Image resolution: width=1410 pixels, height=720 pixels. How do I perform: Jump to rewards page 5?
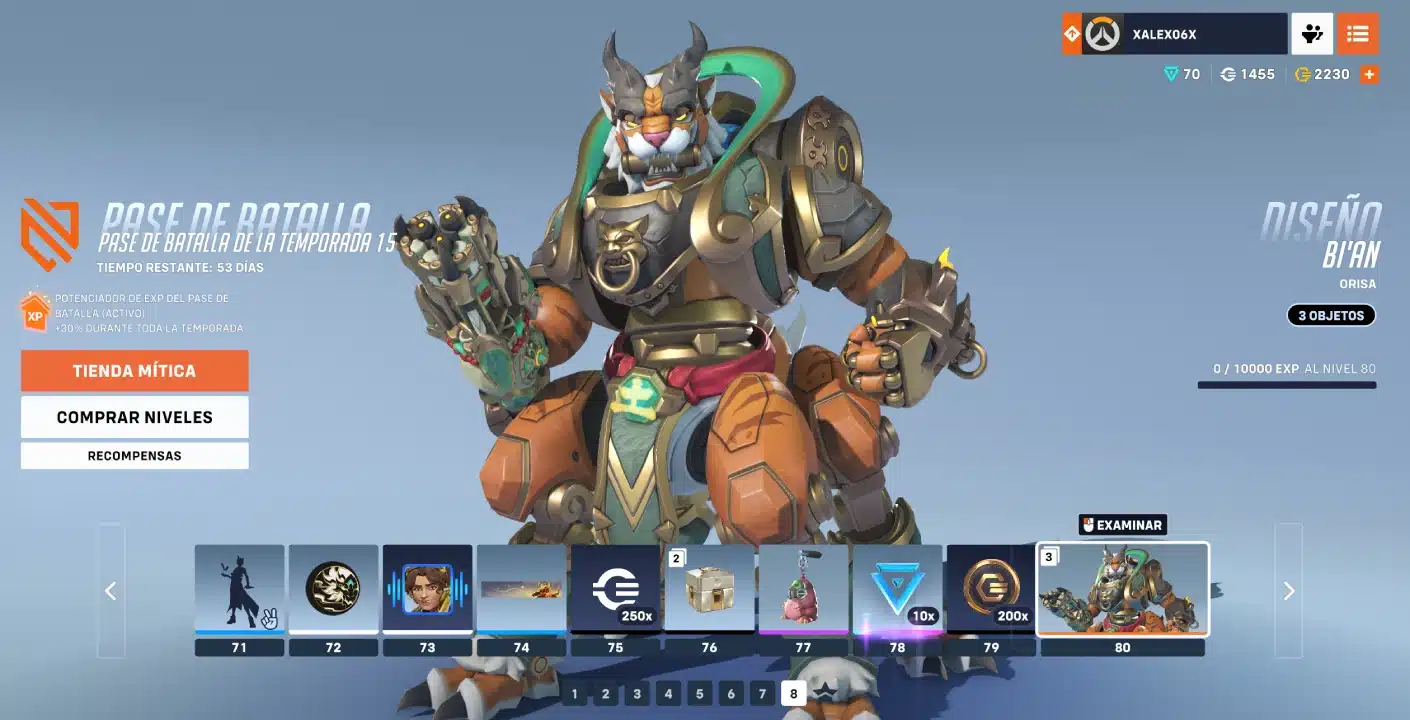699,694
